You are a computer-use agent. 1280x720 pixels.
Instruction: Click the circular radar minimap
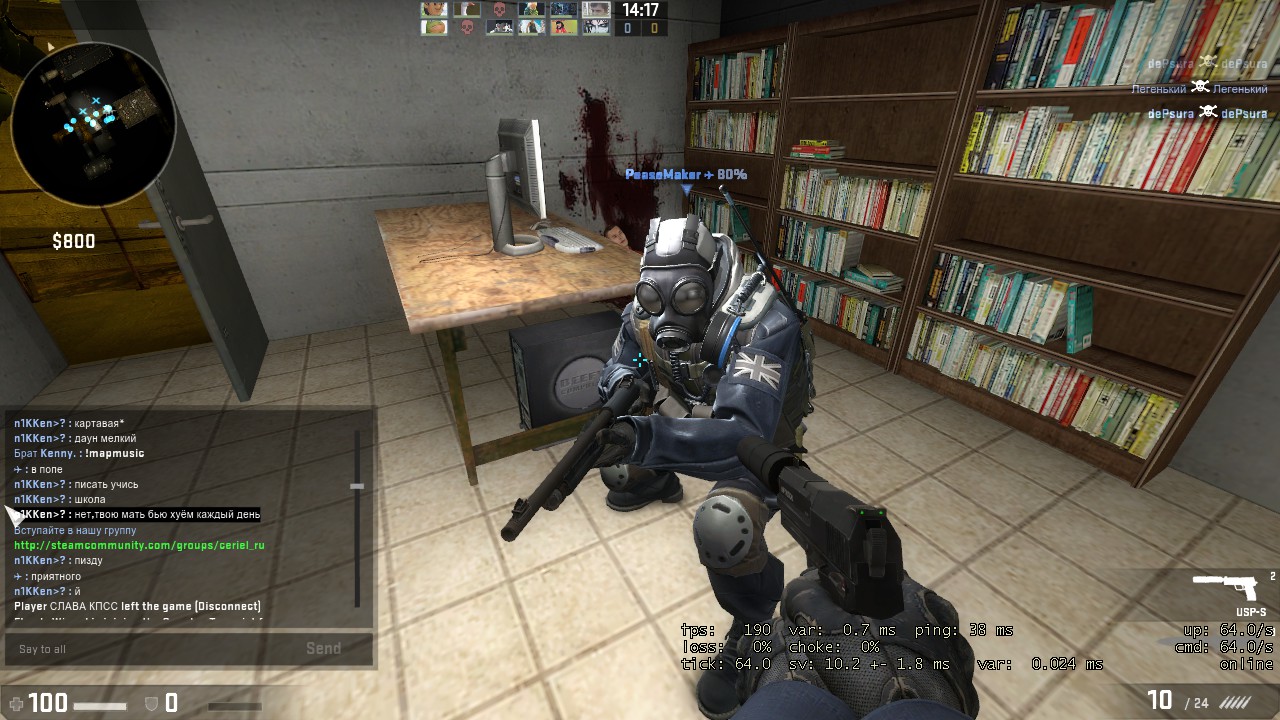[93, 124]
